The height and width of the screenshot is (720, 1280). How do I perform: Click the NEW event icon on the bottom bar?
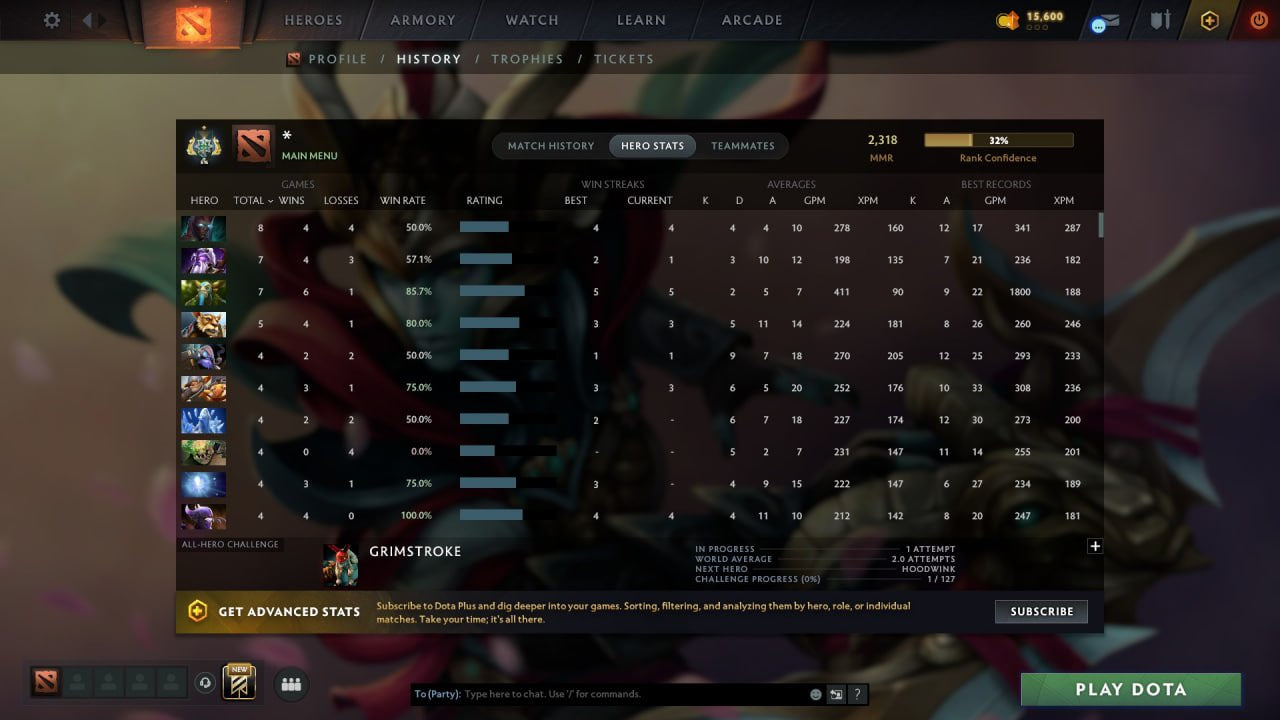pyautogui.click(x=237, y=682)
